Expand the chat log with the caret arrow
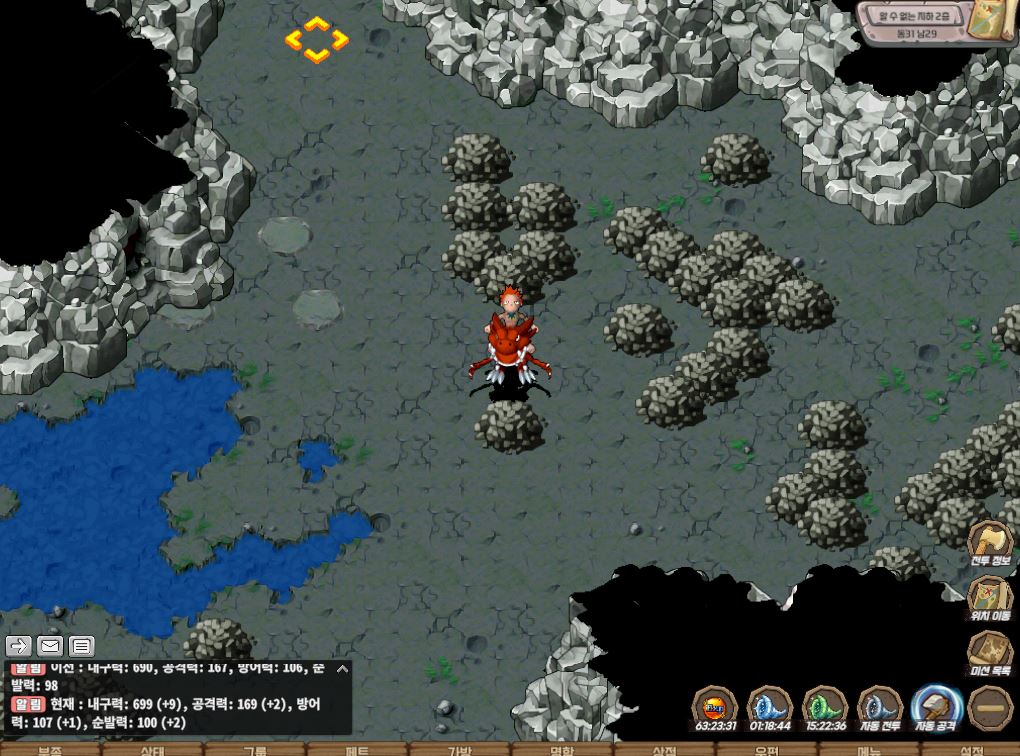The image size is (1020, 756). (342, 669)
